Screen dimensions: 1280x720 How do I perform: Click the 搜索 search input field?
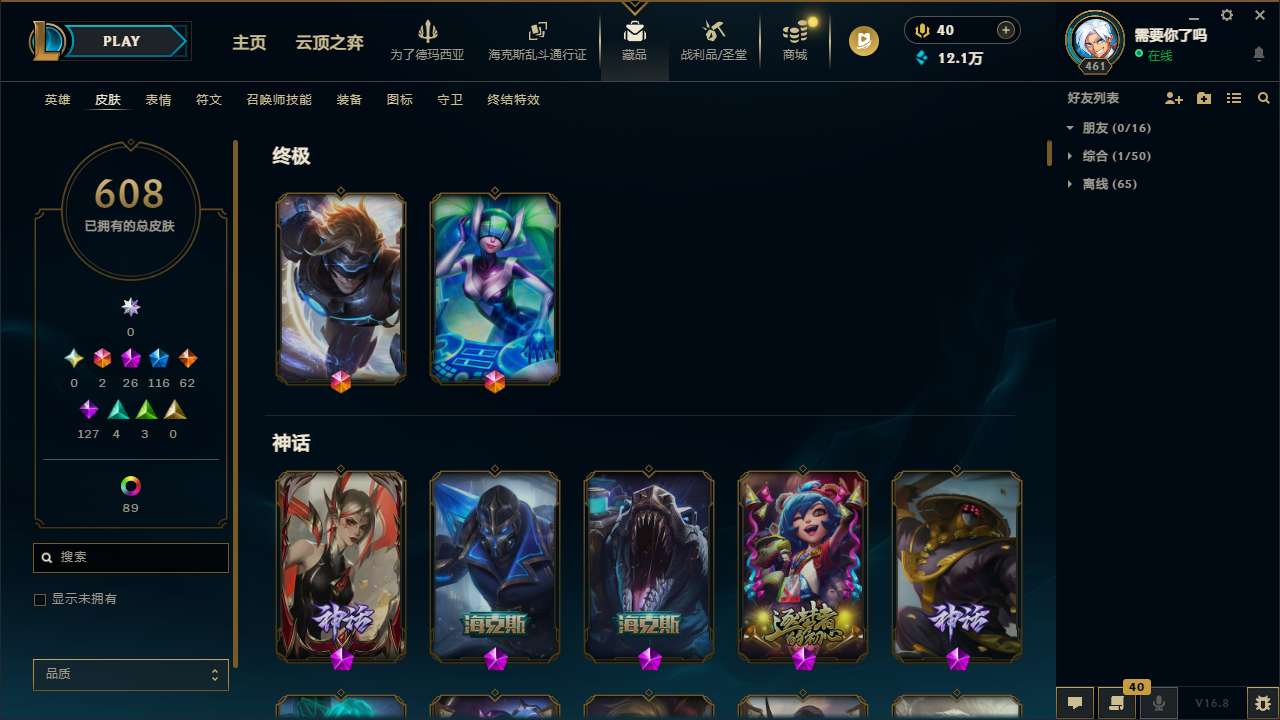click(x=130, y=557)
